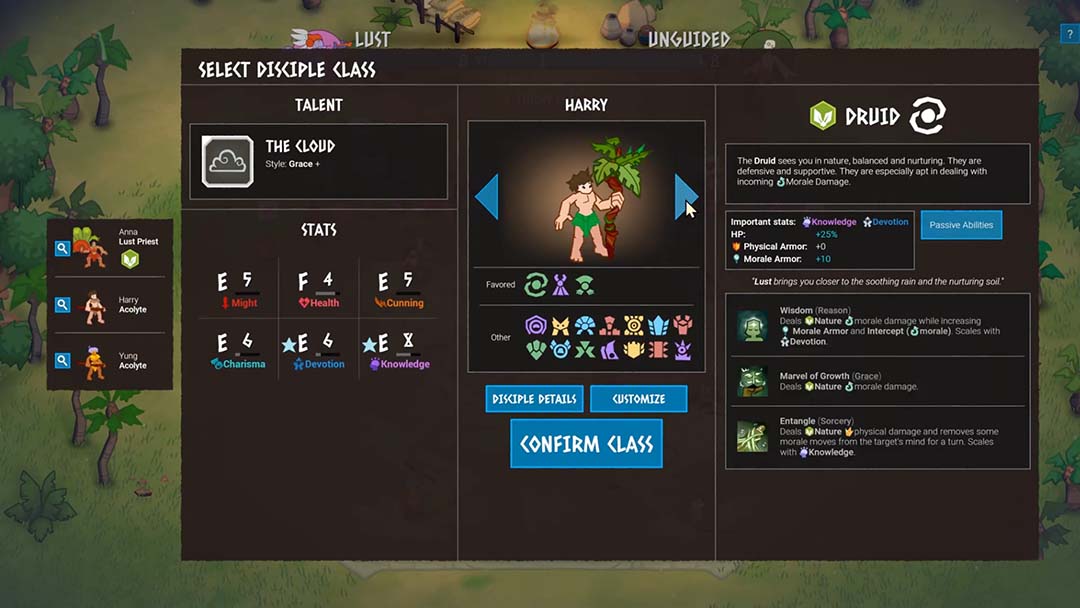Inspect Yung using his magnifier icon
Image resolution: width=1080 pixels, height=608 pixels.
62,360
